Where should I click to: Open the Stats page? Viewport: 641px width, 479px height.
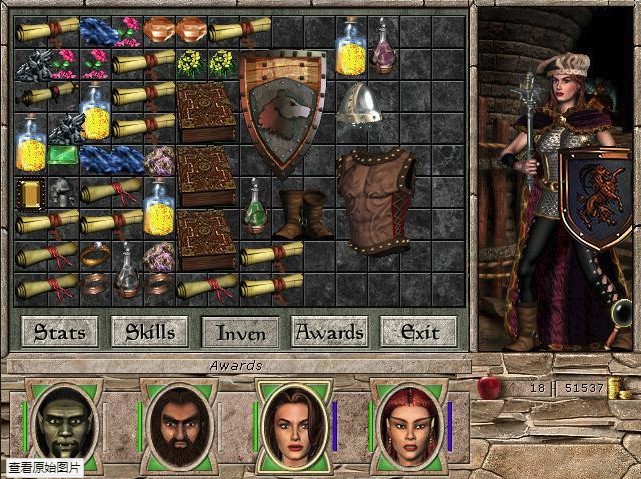[60, 331]
